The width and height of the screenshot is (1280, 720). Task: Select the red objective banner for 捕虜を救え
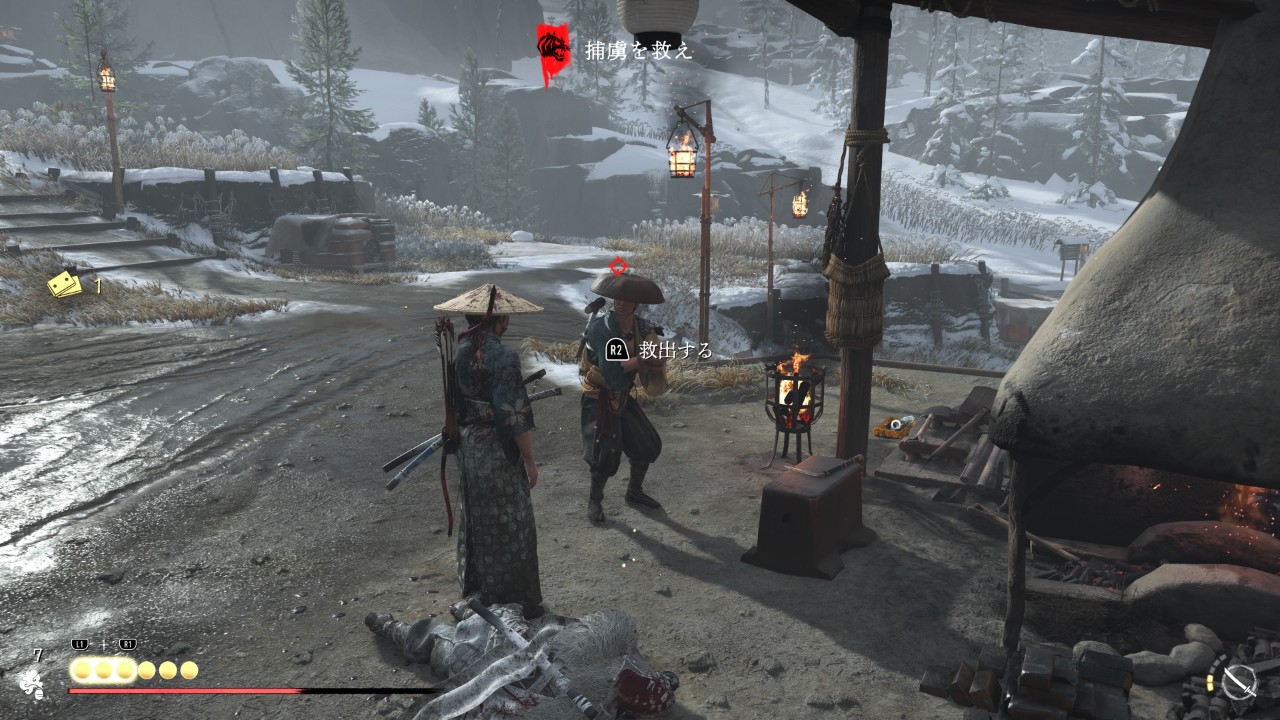coord(553,50)
